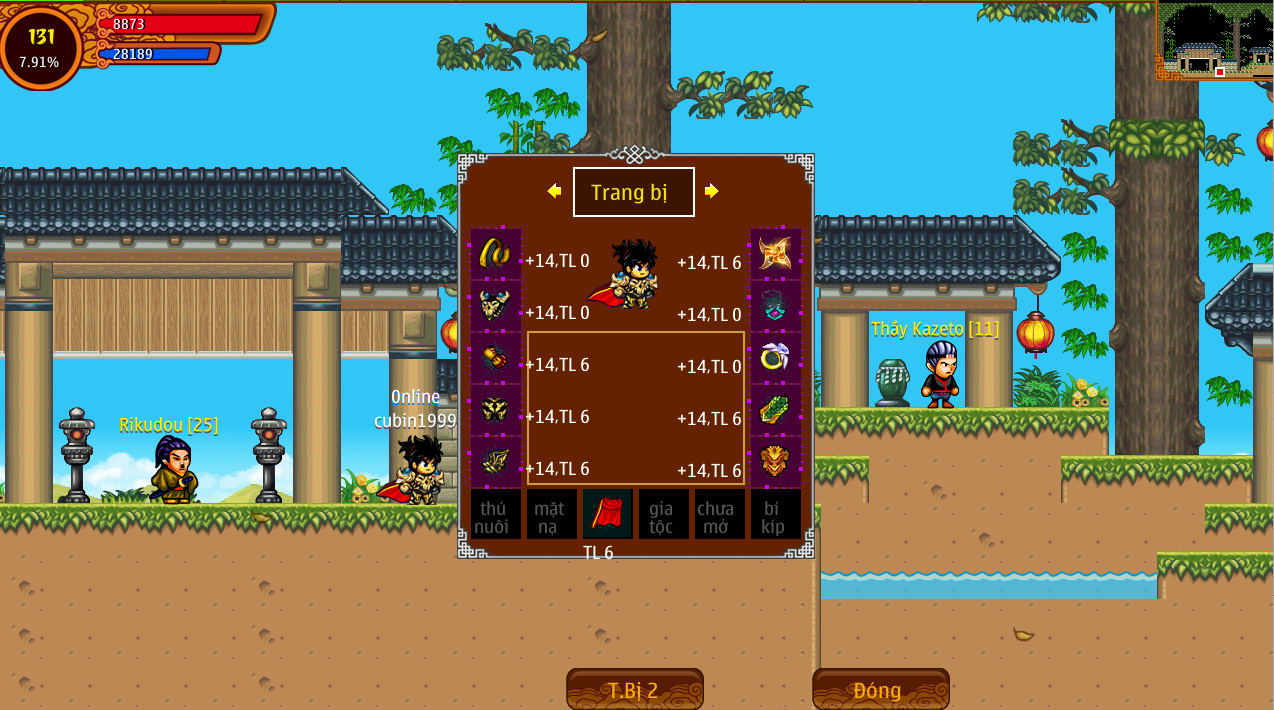This screenshot has width=1274, height=710.
Task: Select the Trang bị tab header
Action: (633, 192)
